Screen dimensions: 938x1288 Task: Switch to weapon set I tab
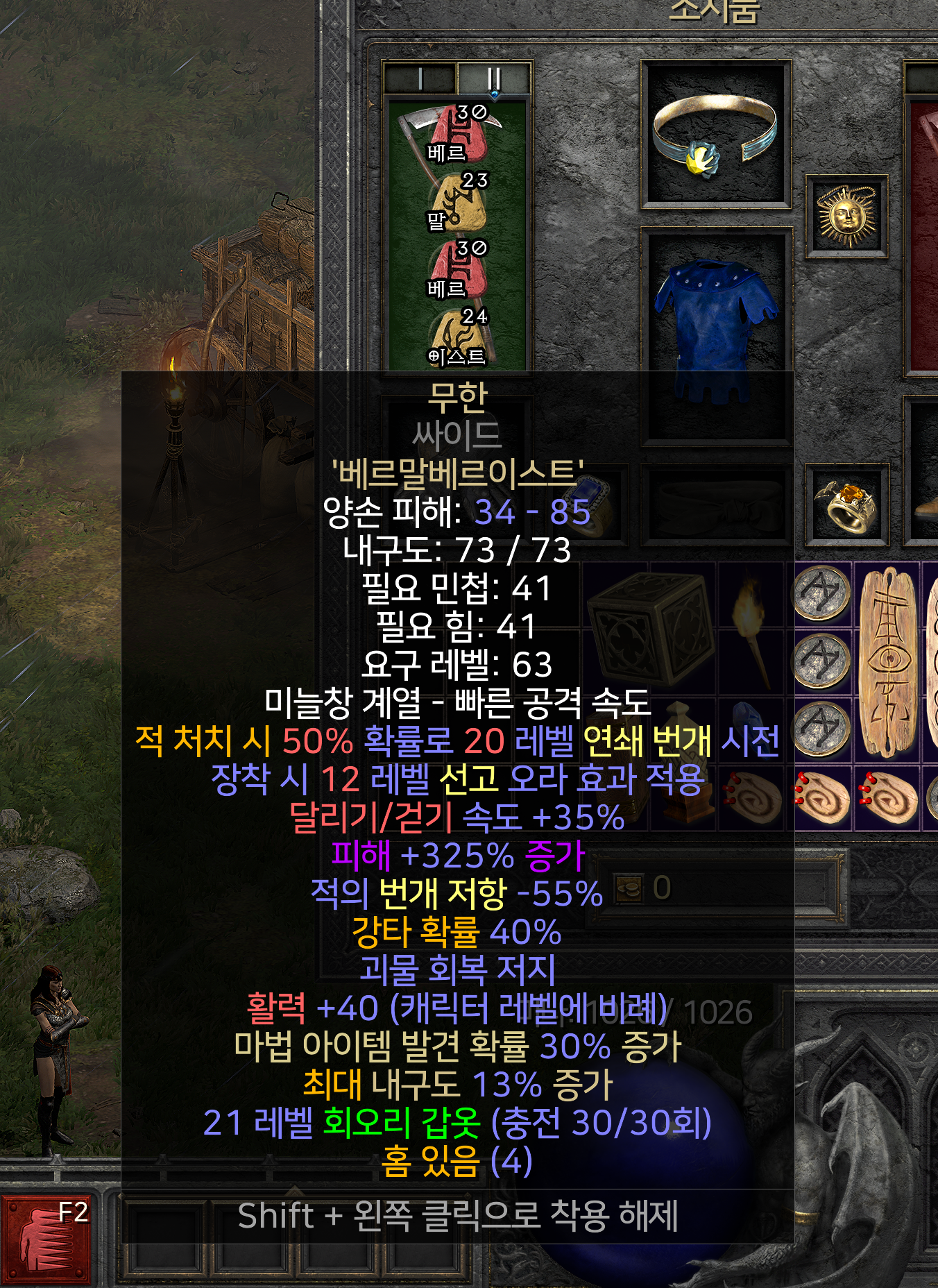point(420,78)
